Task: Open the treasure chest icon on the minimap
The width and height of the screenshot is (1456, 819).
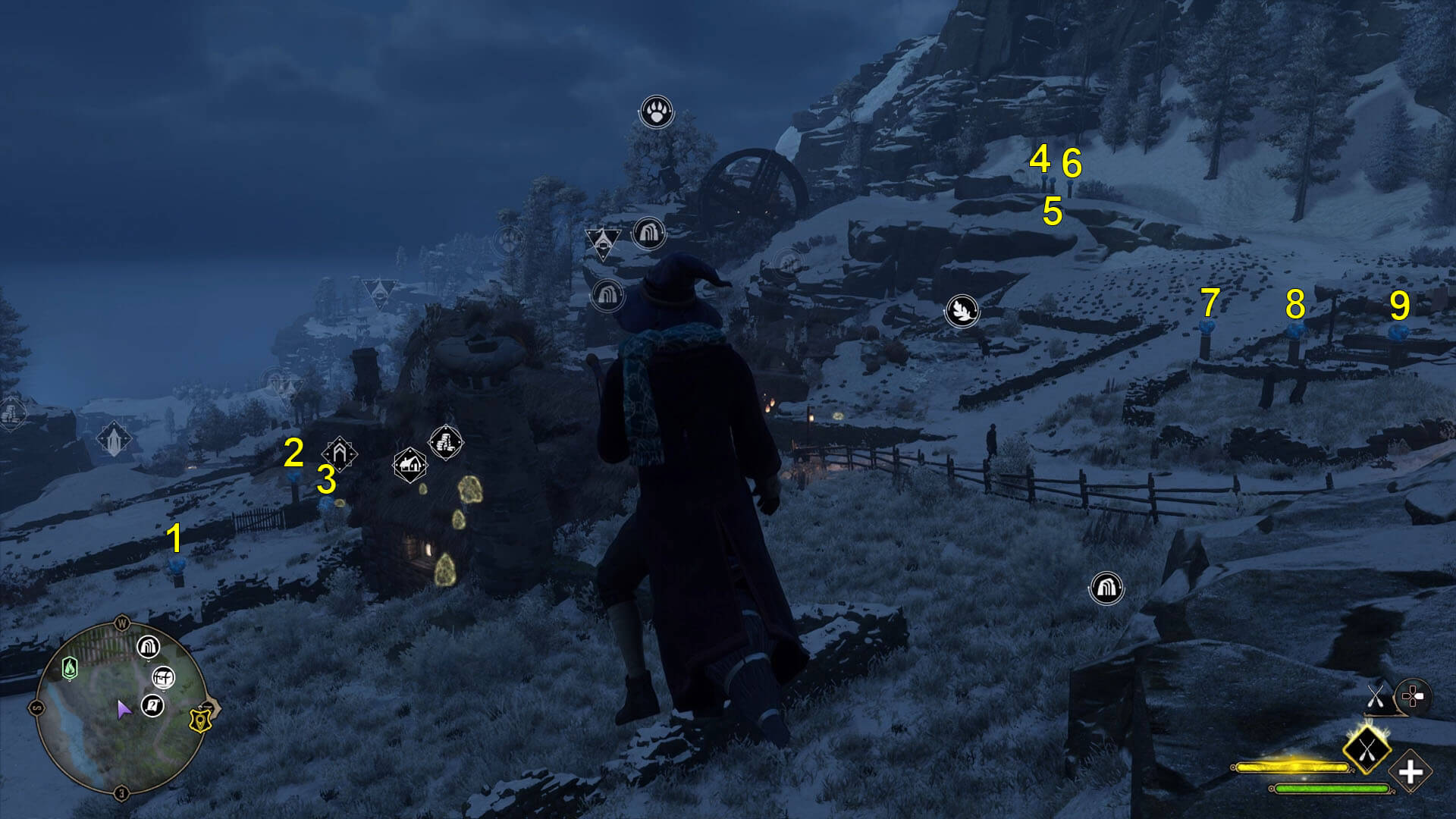Action: click(x=163, y=679)
